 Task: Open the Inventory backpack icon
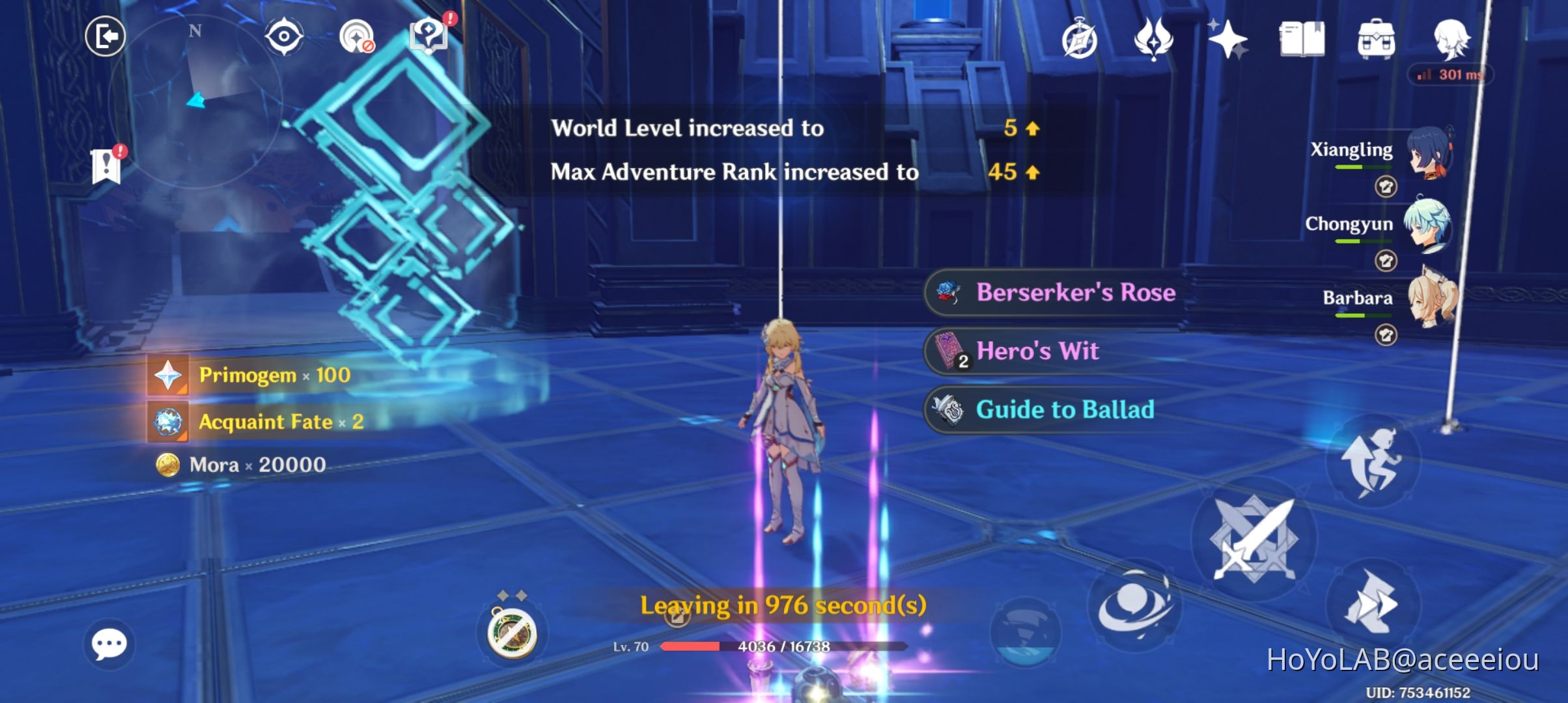(x=1376, y=40)
